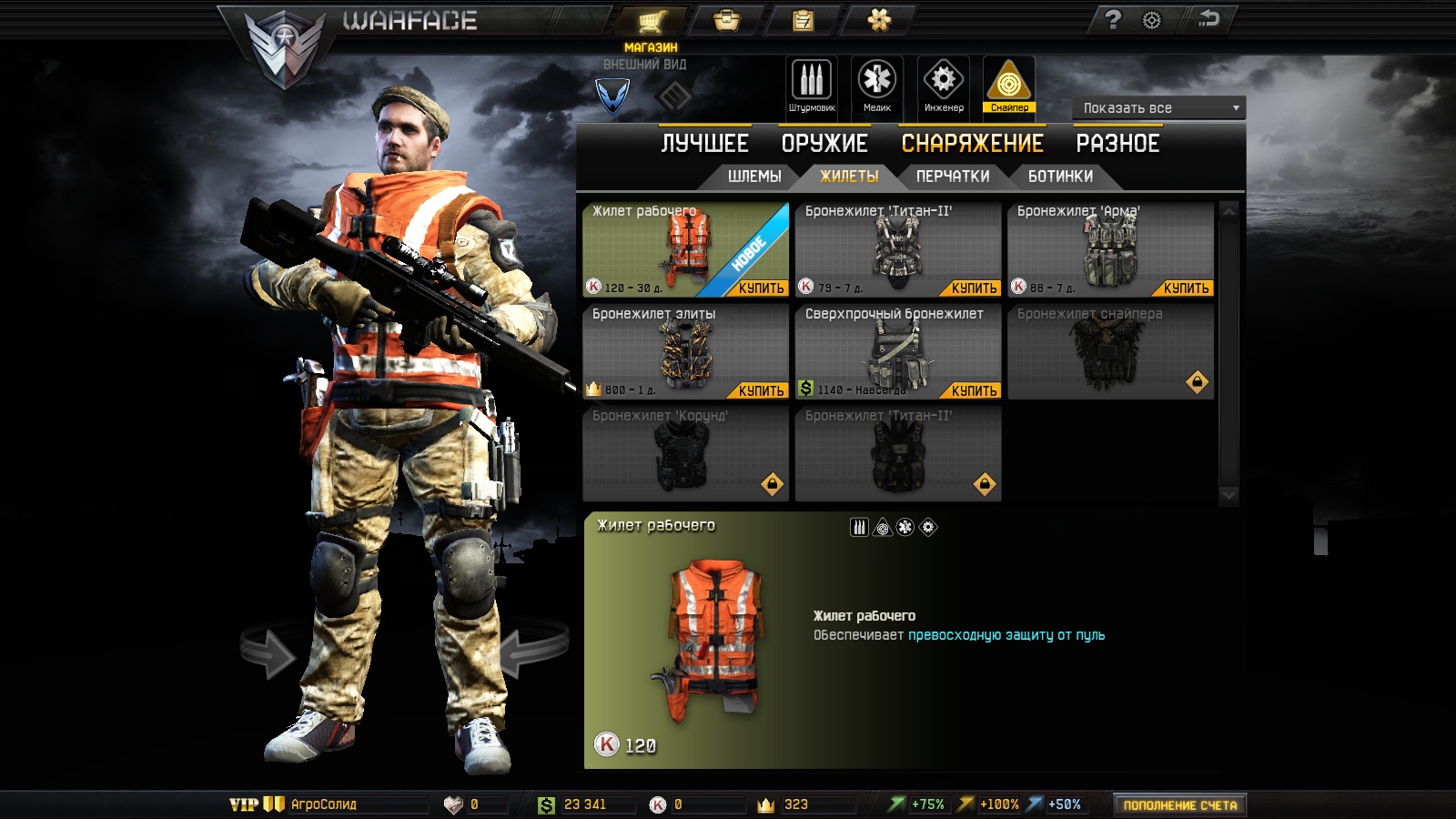Open the Показать все filter dropdown
This screenshot has height=819, width=1456.
(x=1158, y=108)
